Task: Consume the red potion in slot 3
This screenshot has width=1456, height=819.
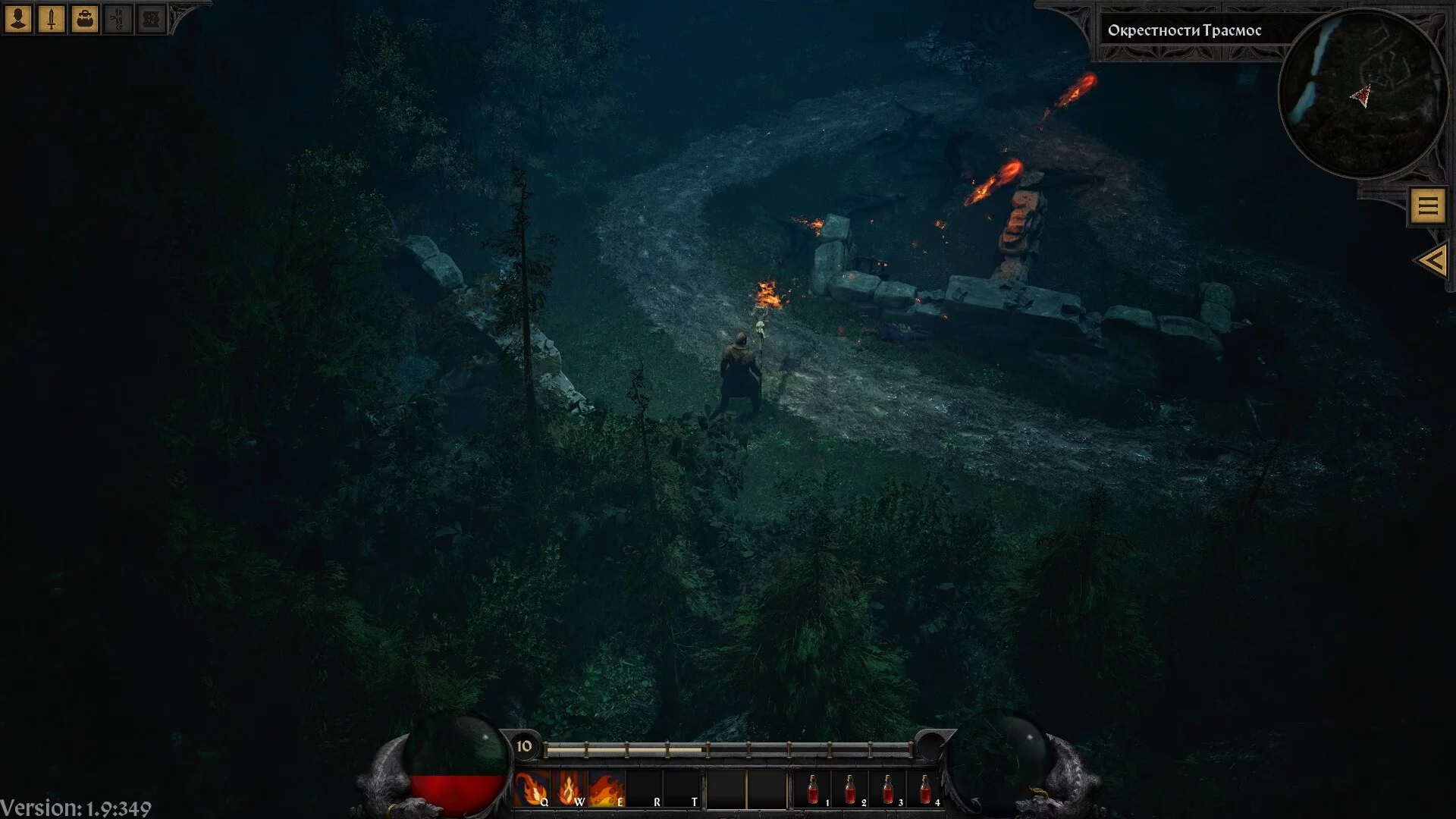Action: pyautogui.click(x=887, y=790)
